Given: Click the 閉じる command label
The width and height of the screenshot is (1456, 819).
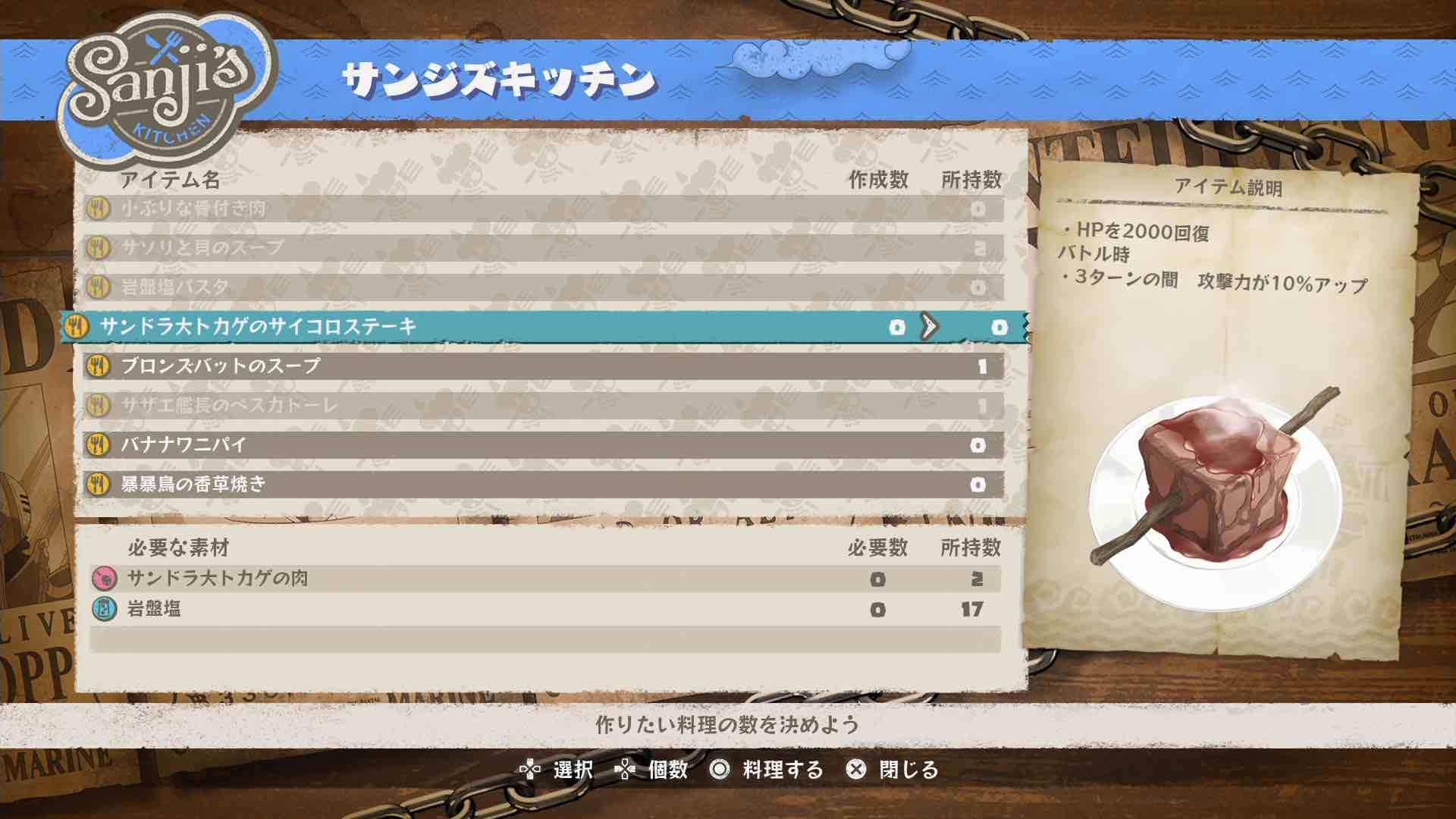Looking at the screenshot, I should tap(907, 770).
